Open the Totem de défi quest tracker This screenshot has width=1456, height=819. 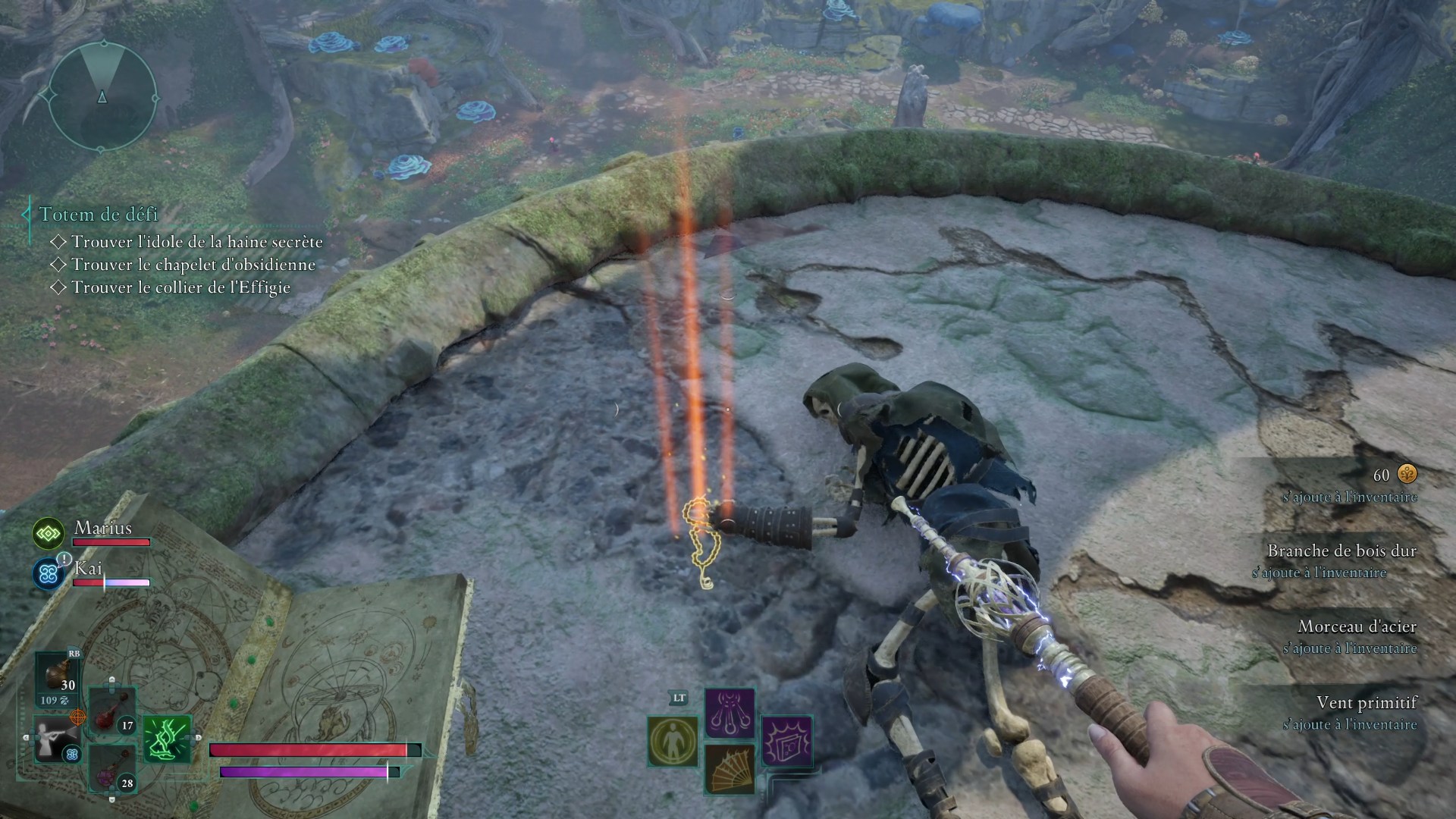(x=99, y=215)
